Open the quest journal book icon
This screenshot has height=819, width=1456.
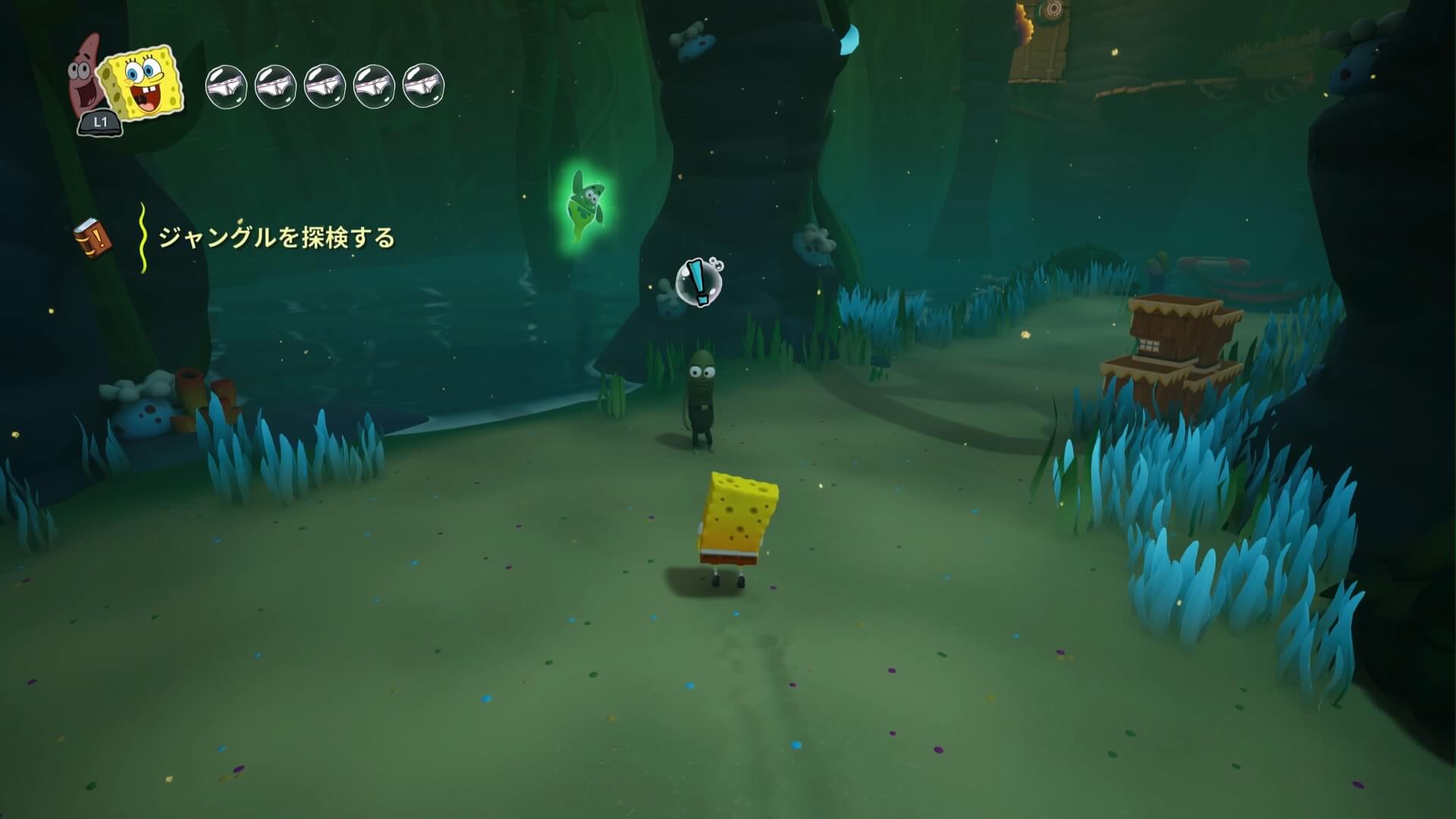92,239
